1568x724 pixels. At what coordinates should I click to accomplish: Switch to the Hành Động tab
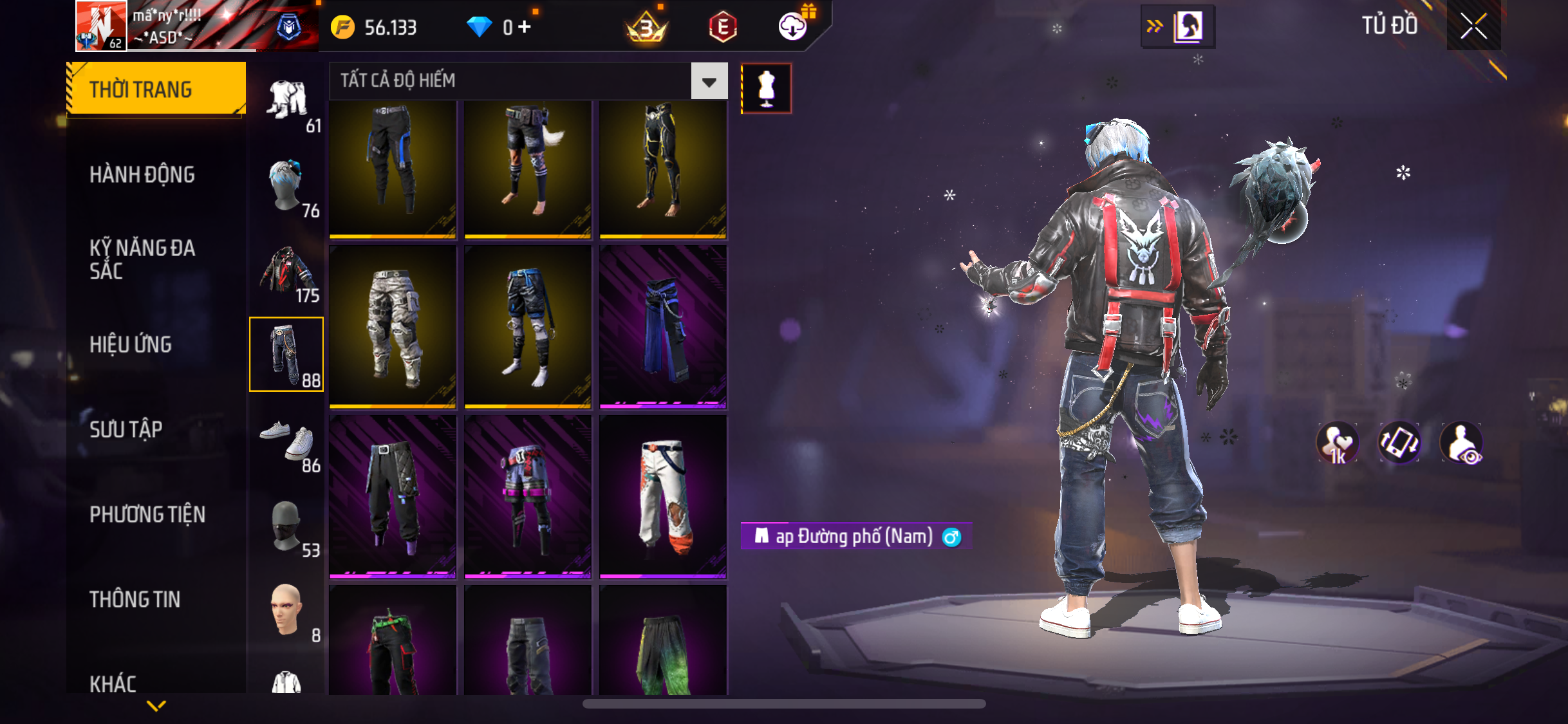pyautogui.click(x=142, y=174)
